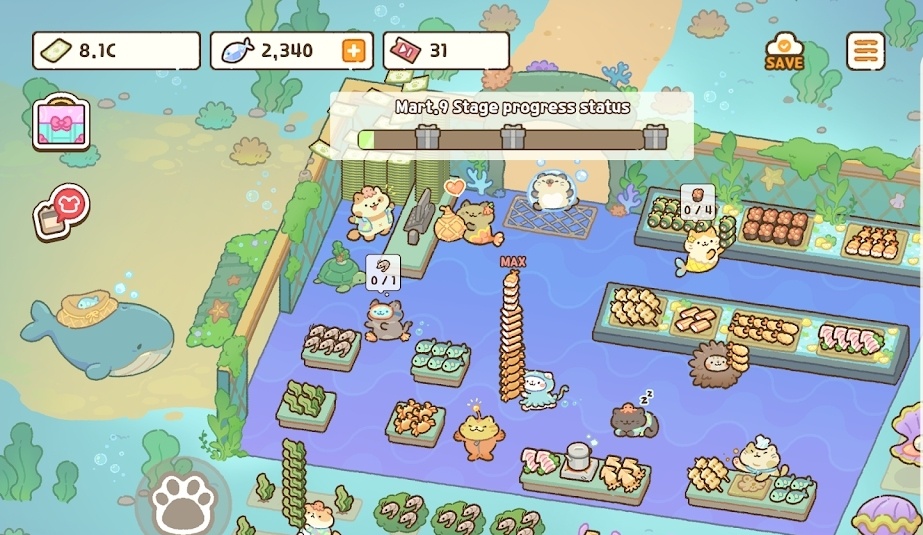This screenshot has width=923, height=535.
Task: Select the first gift on stage progress bar
Action: [x=427, y=136]
